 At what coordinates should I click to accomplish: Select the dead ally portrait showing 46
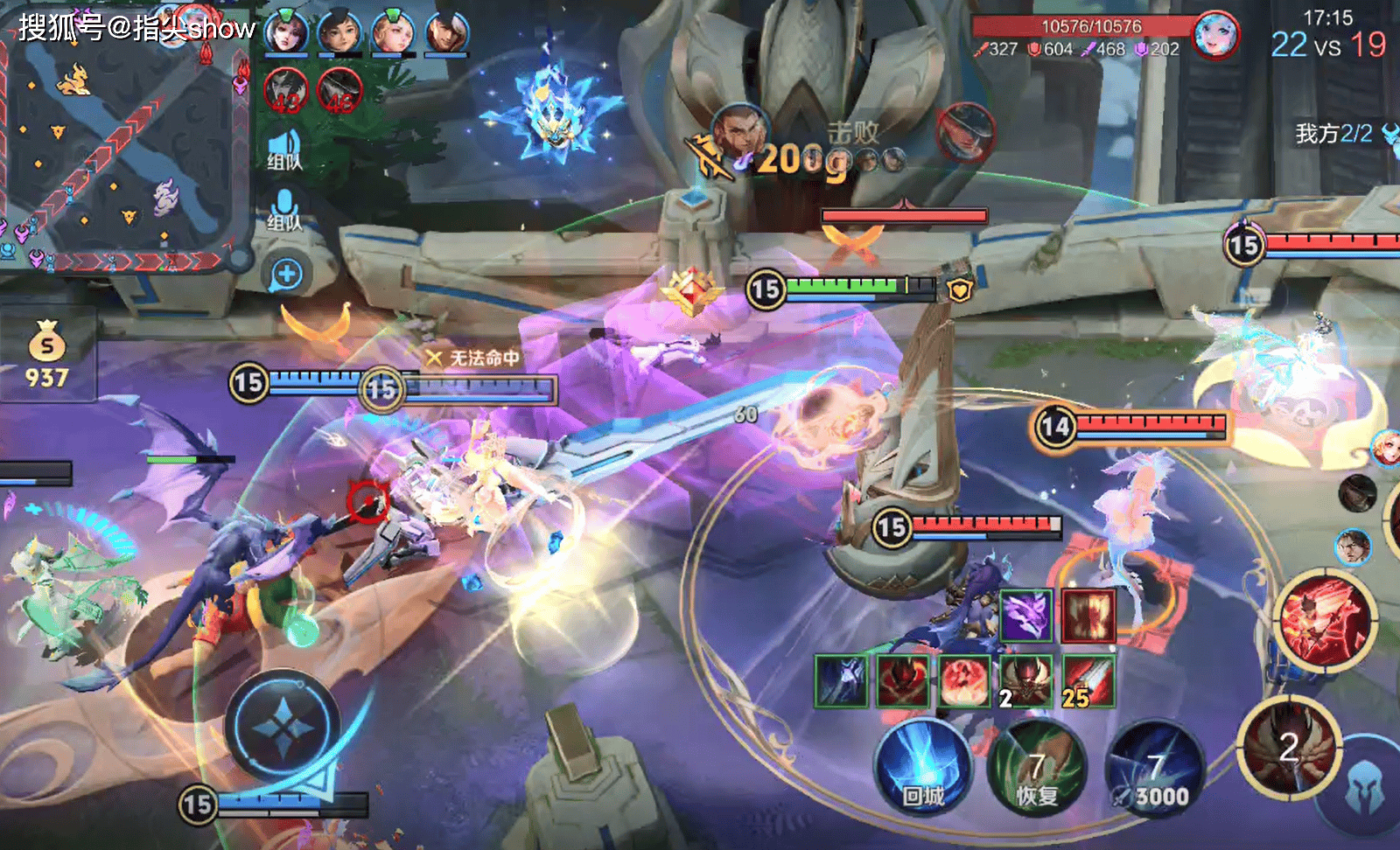tap(339, 90)
